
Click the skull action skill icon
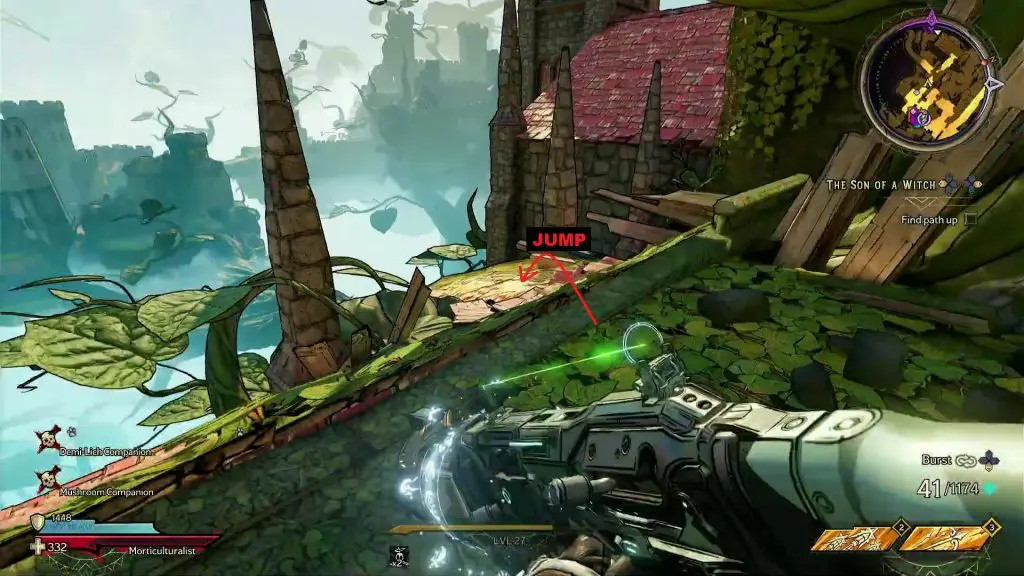tap(399, 555)
